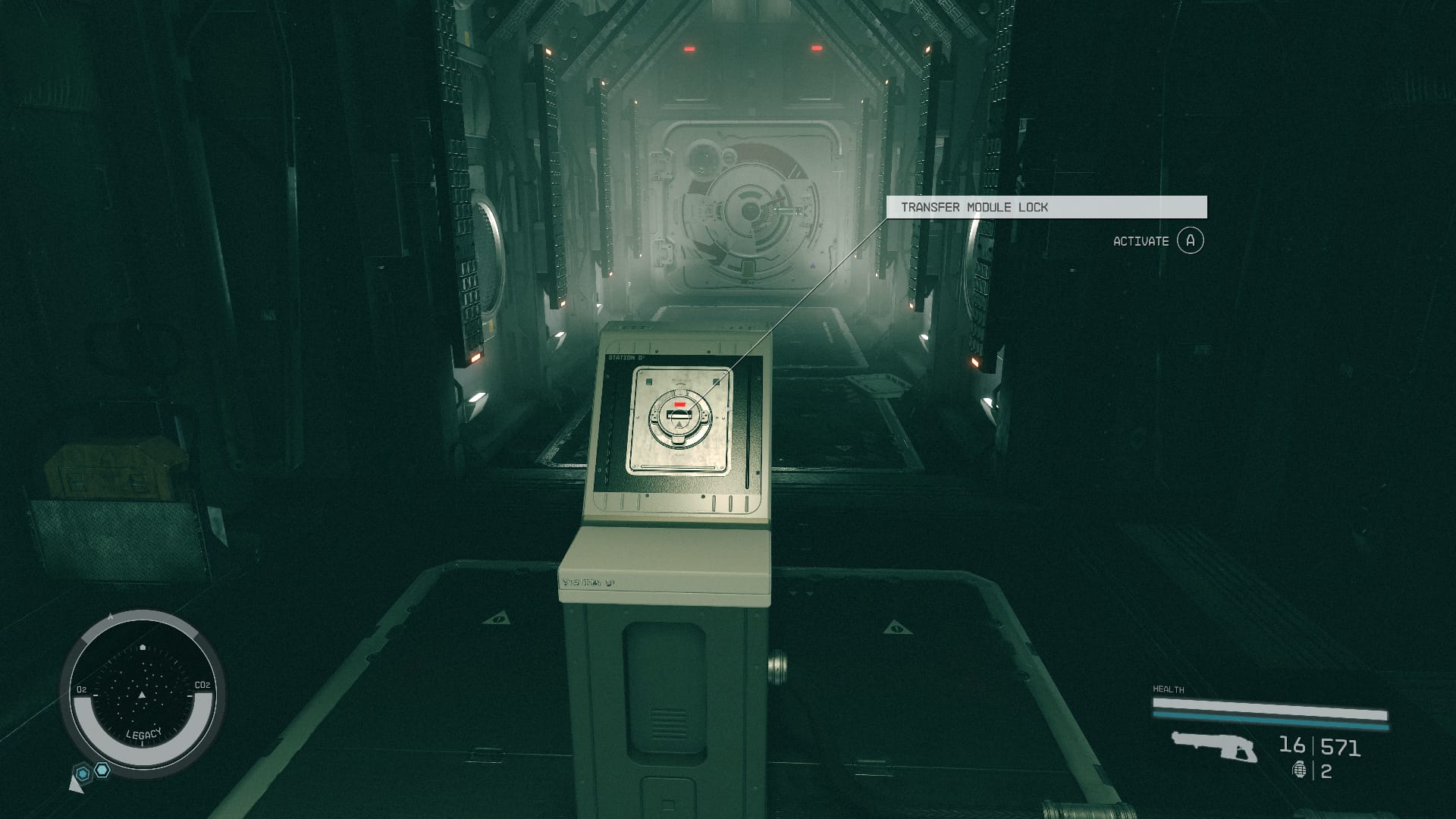1456x819 pixels.
Task: Click the circular compass scanner minimap
Action: 142,694
